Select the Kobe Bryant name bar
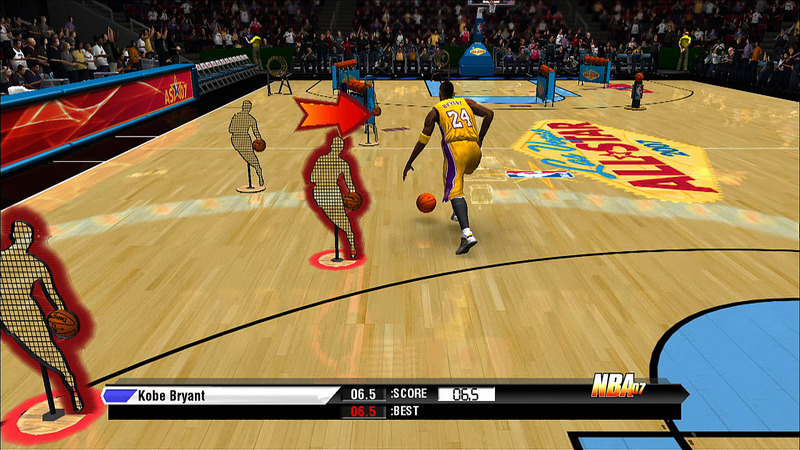The height and width of the screenshot is (450, 800). point(220,395)
